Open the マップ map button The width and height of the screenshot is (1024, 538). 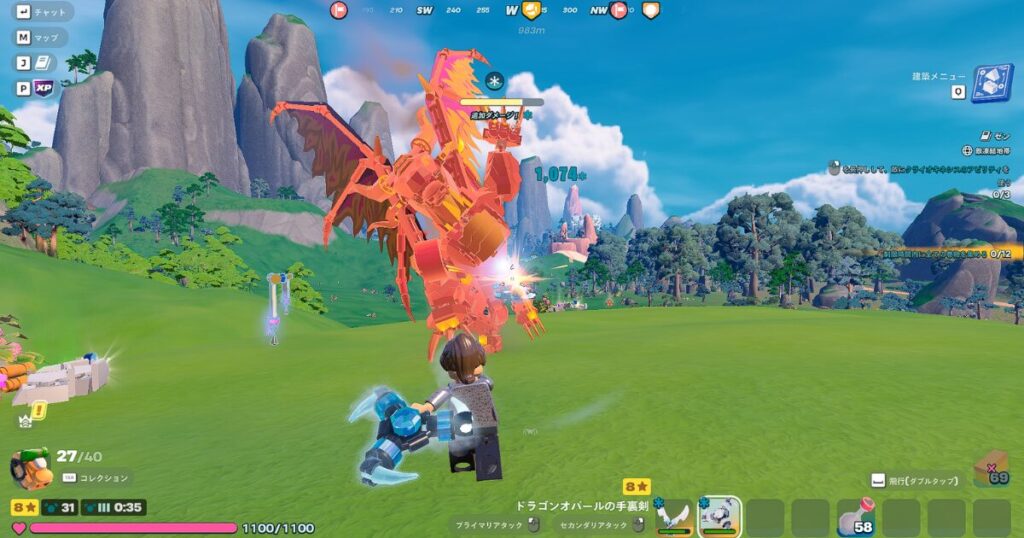point(41,38)
